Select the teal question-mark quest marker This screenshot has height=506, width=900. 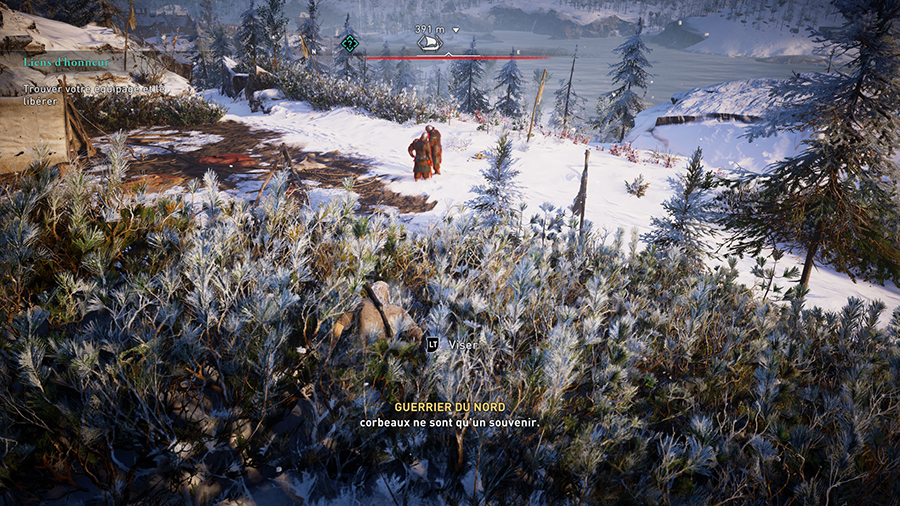point(350,43)
